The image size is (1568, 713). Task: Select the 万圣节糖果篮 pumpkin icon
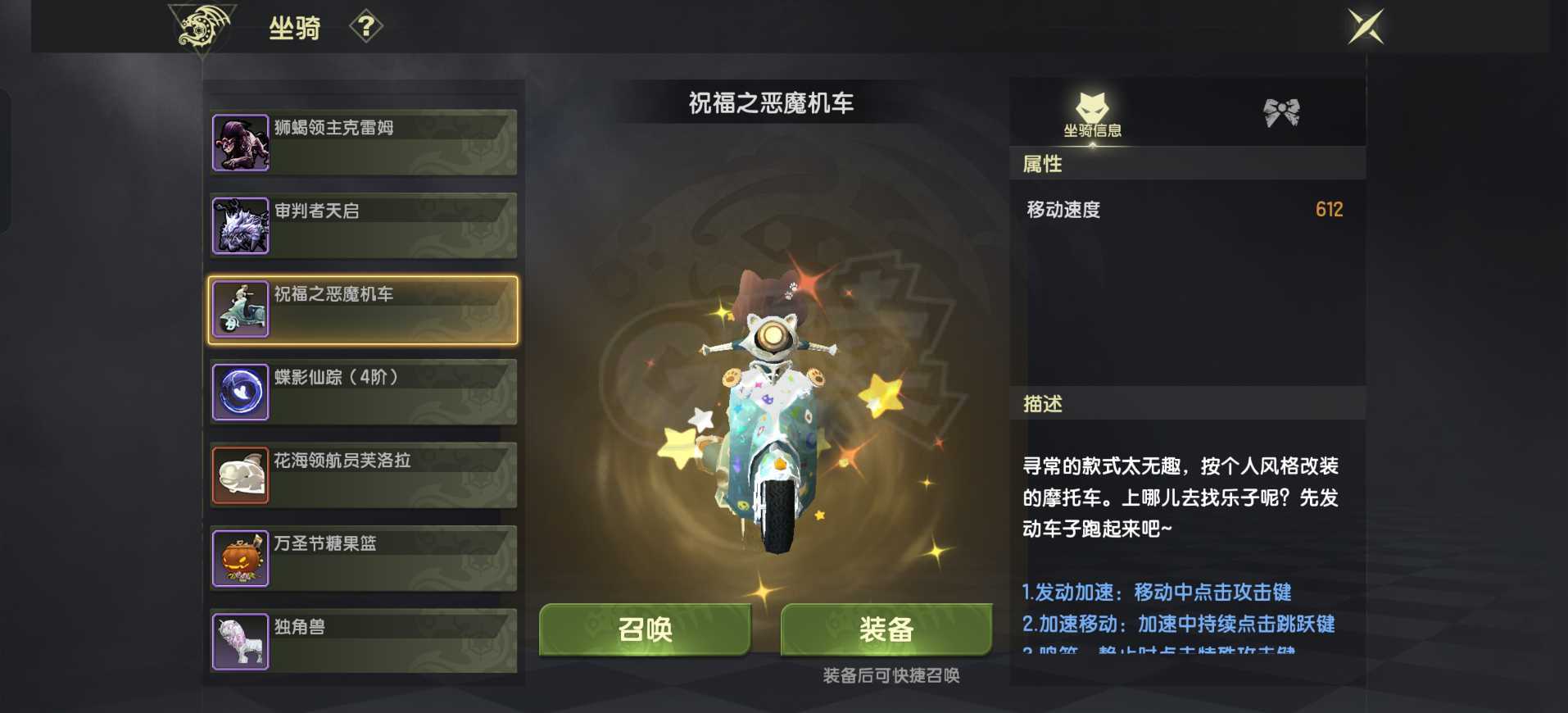(x=240, y=558)
